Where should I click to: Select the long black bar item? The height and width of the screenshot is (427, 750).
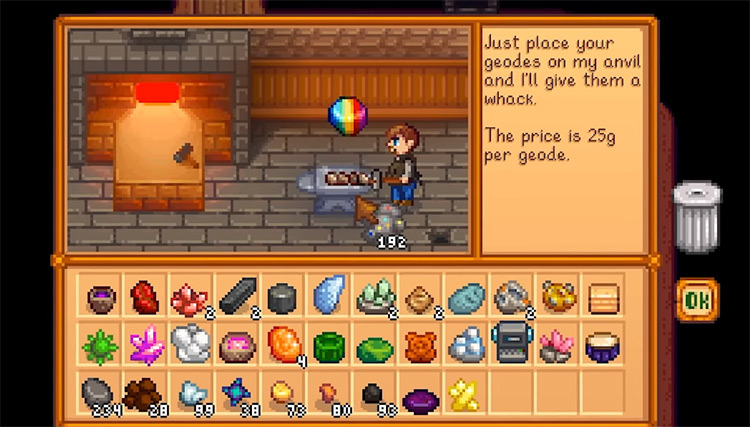point(237,296)
